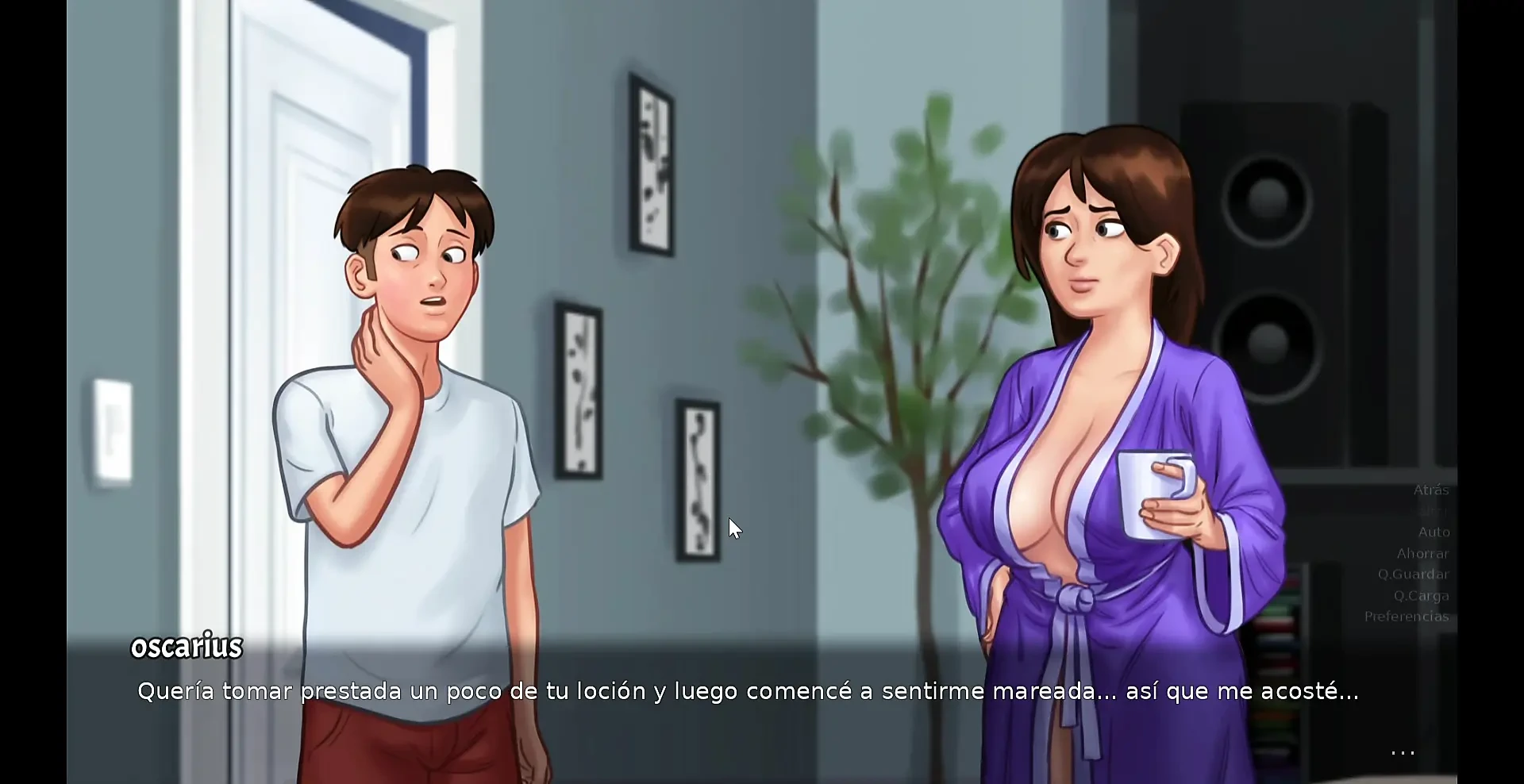Click the ellipsis icon to expand the quick menu

tap(1402, 752)
